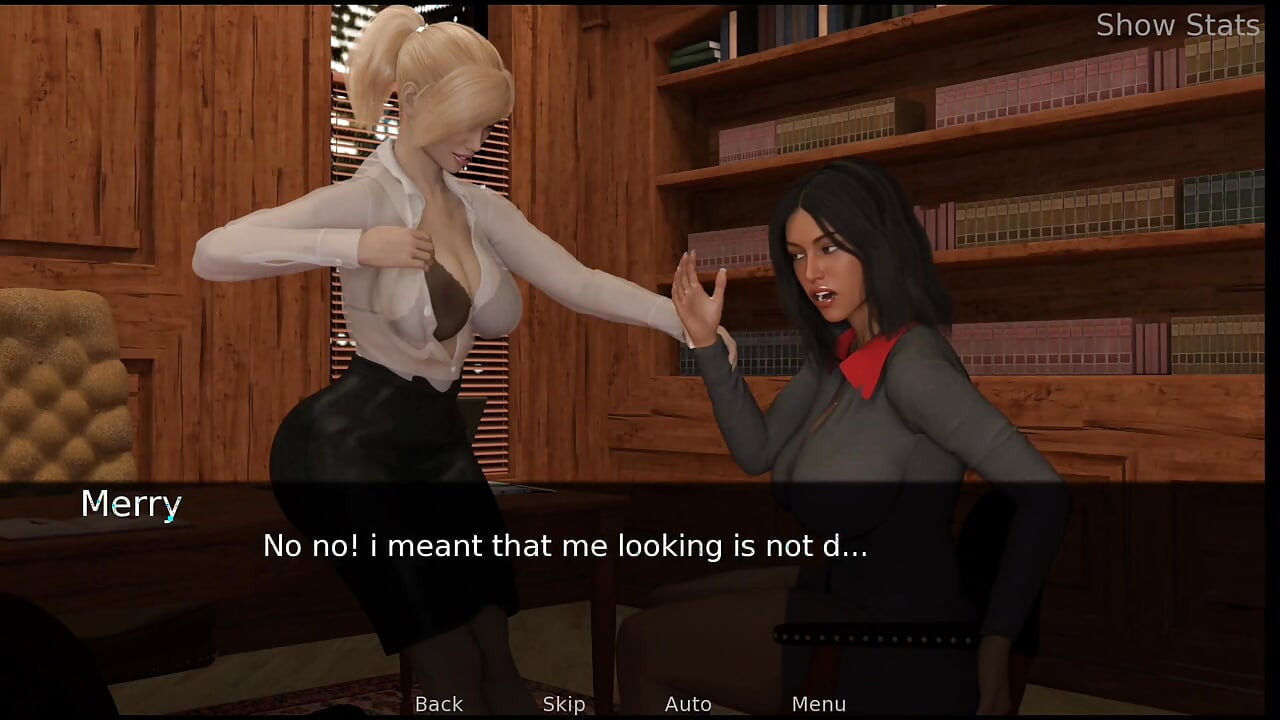
Task: Go Back to previous dialogue line
Action: point(439,704)
